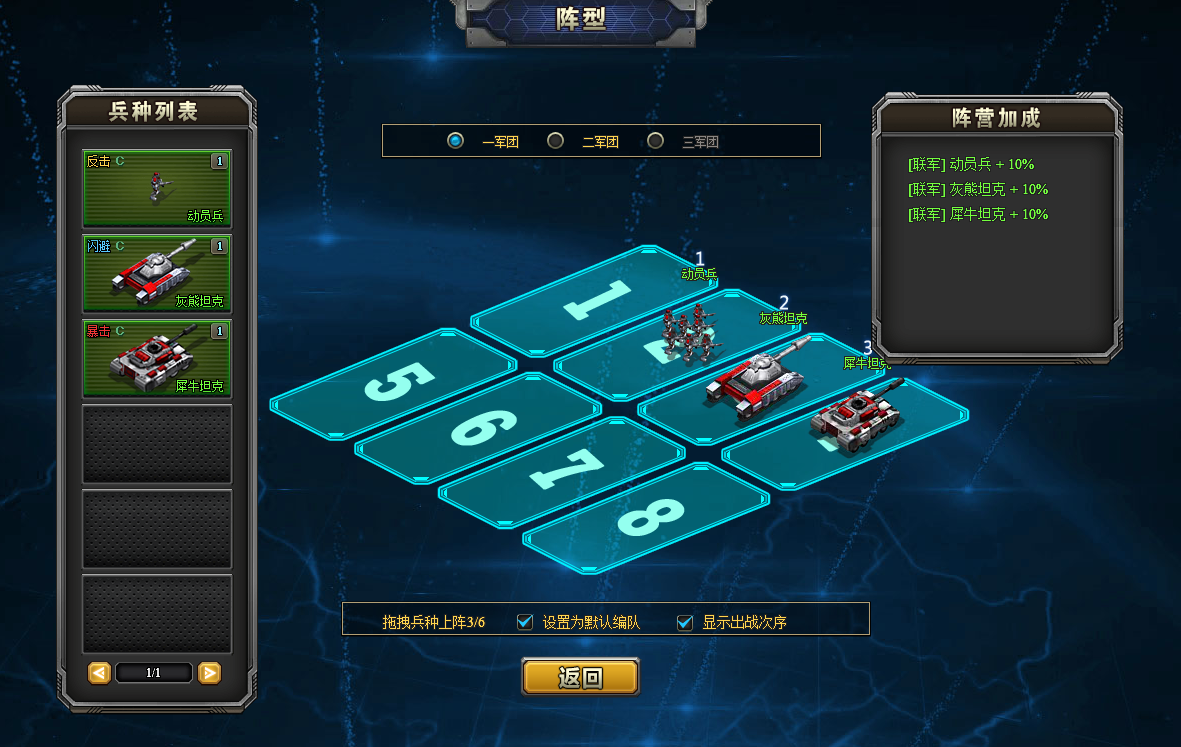This screenshot has width=1181, height=747.
Task: Pick the 灰熊坦克 unit card
Action: pyautogui.click(x=157, y=273)
